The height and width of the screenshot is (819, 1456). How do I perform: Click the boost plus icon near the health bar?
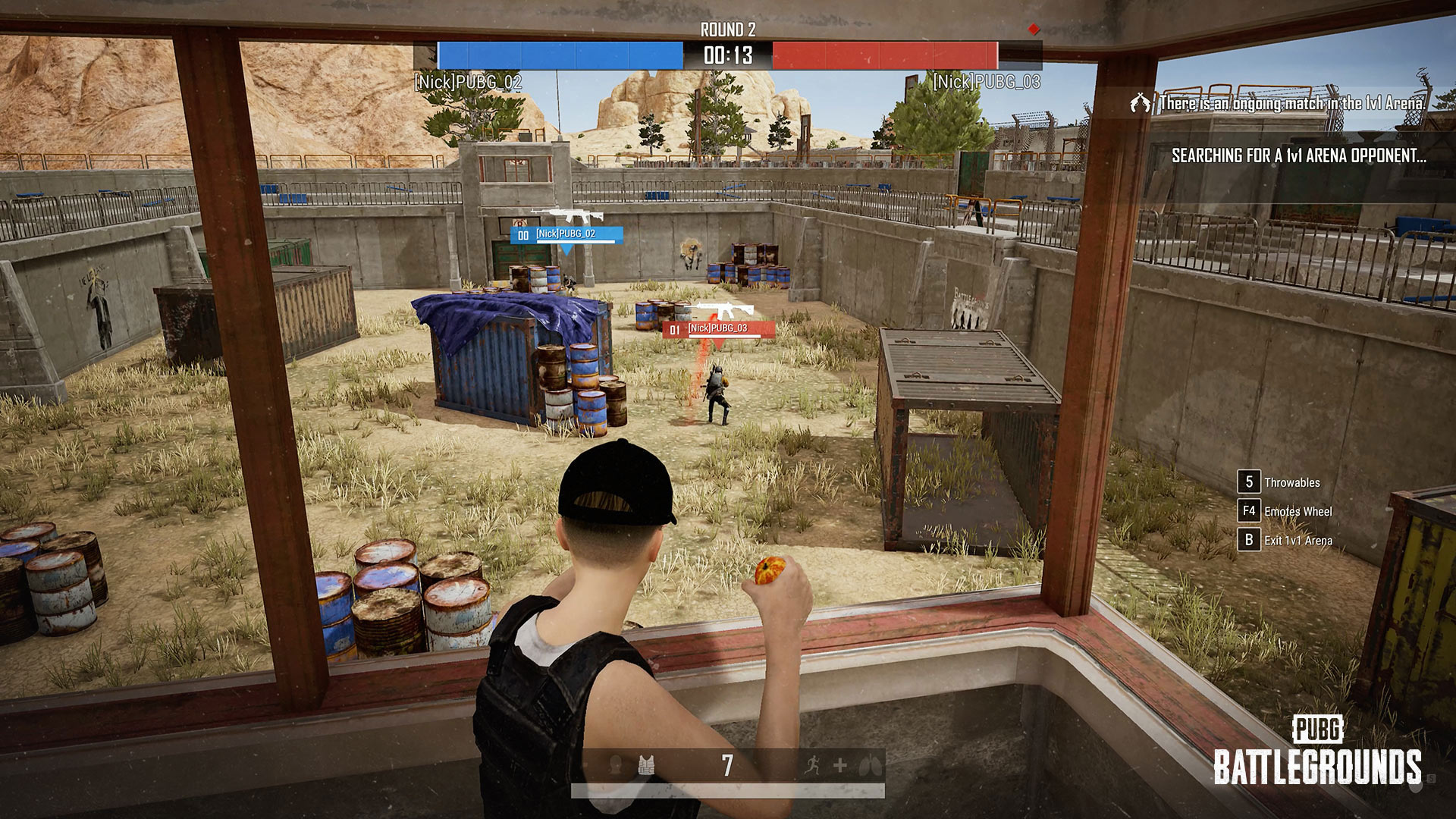tap(842, 765)
